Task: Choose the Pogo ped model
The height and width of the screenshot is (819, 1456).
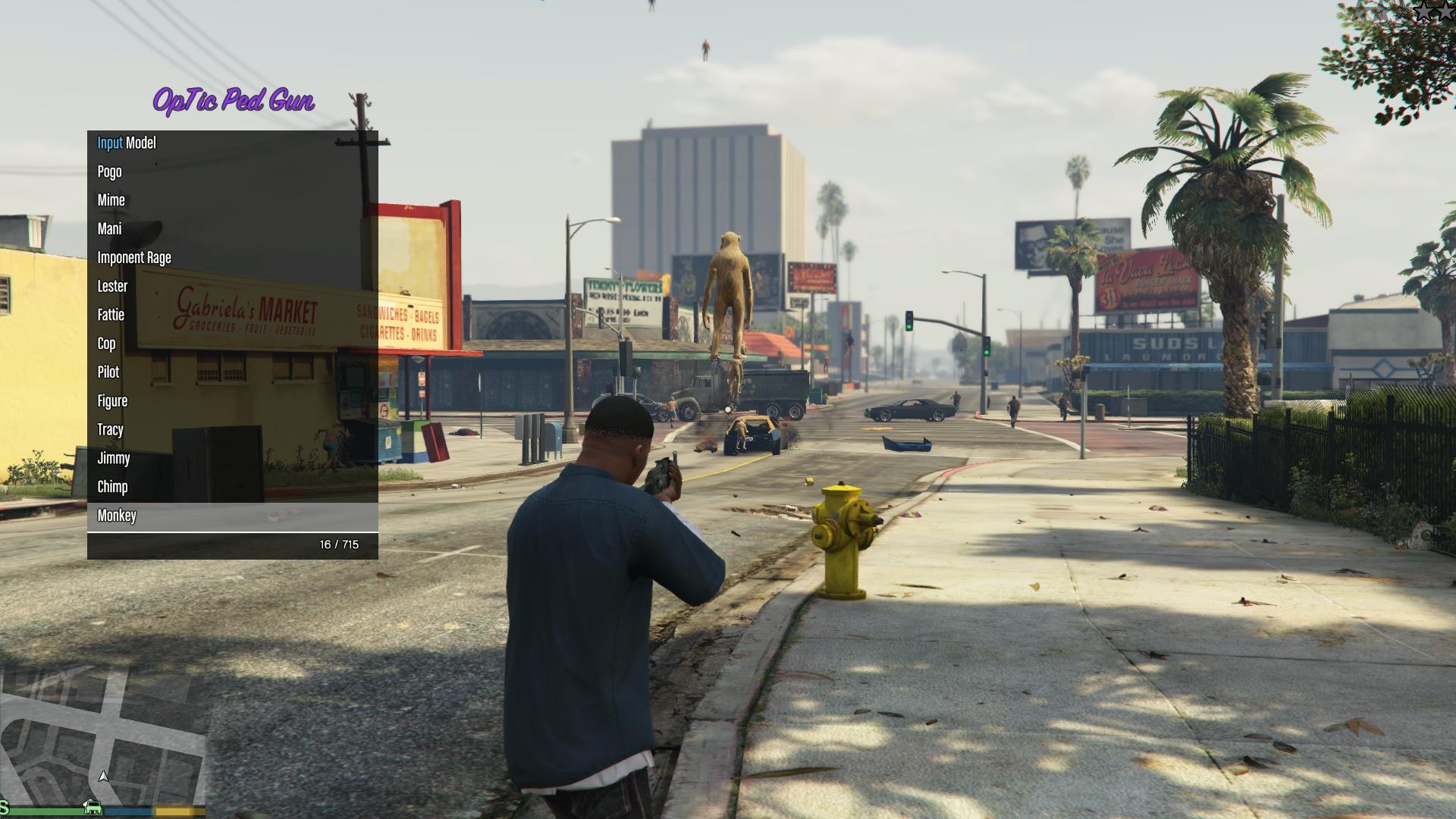Action: pyautogui.click(x=110, y=172)
